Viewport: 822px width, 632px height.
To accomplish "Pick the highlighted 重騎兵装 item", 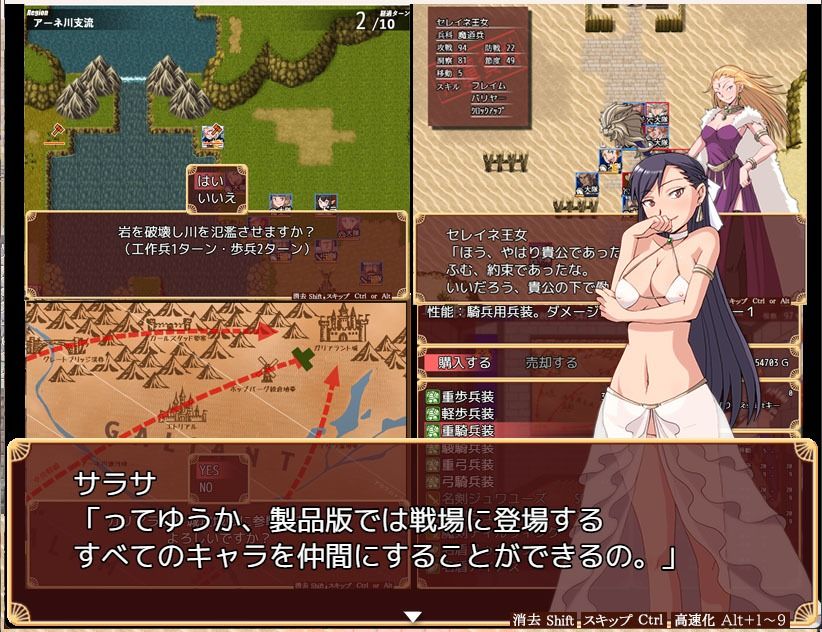I will pos(467,430).
